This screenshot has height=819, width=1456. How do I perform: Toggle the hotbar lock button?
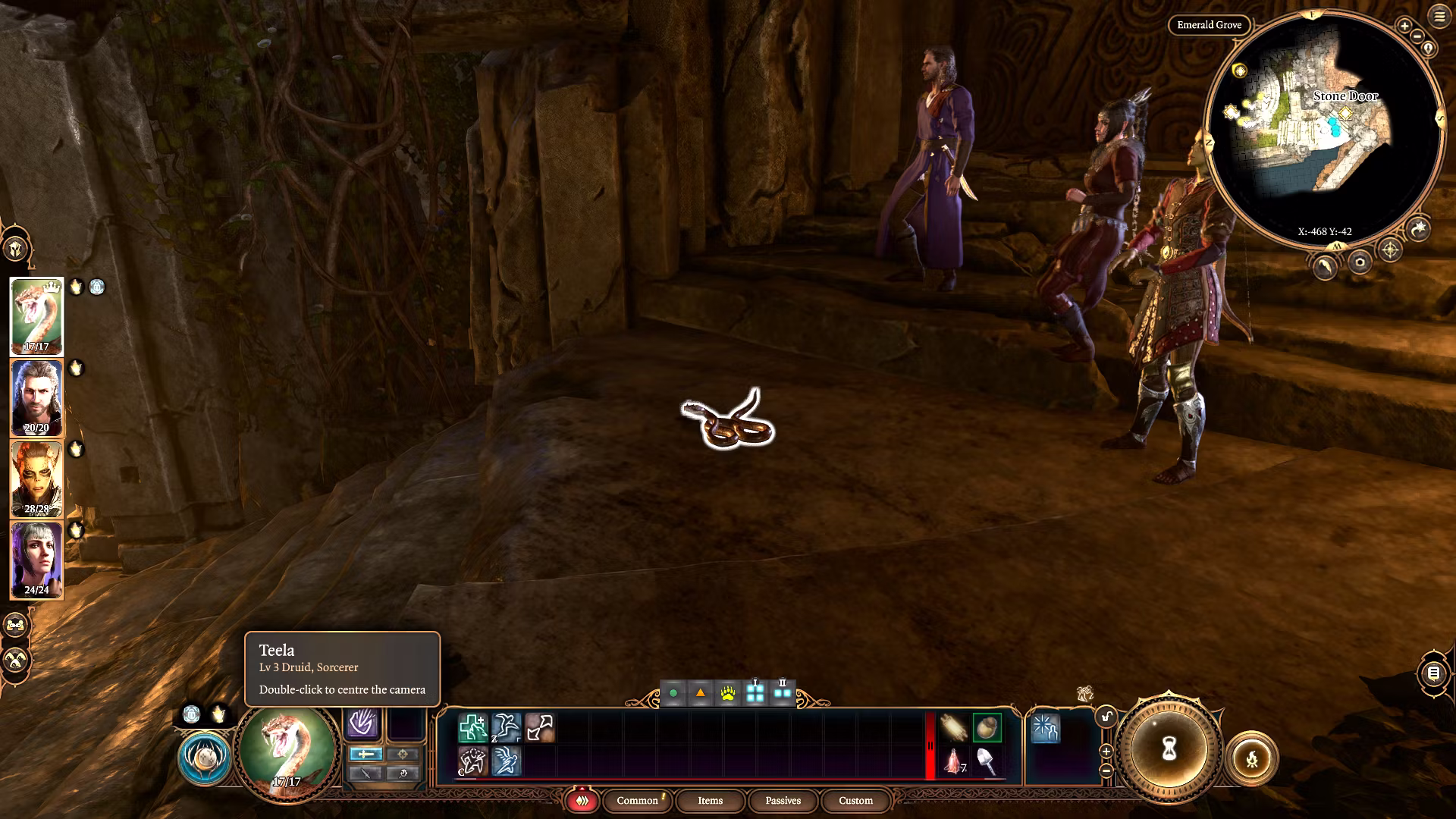[x=1106, y=717]
